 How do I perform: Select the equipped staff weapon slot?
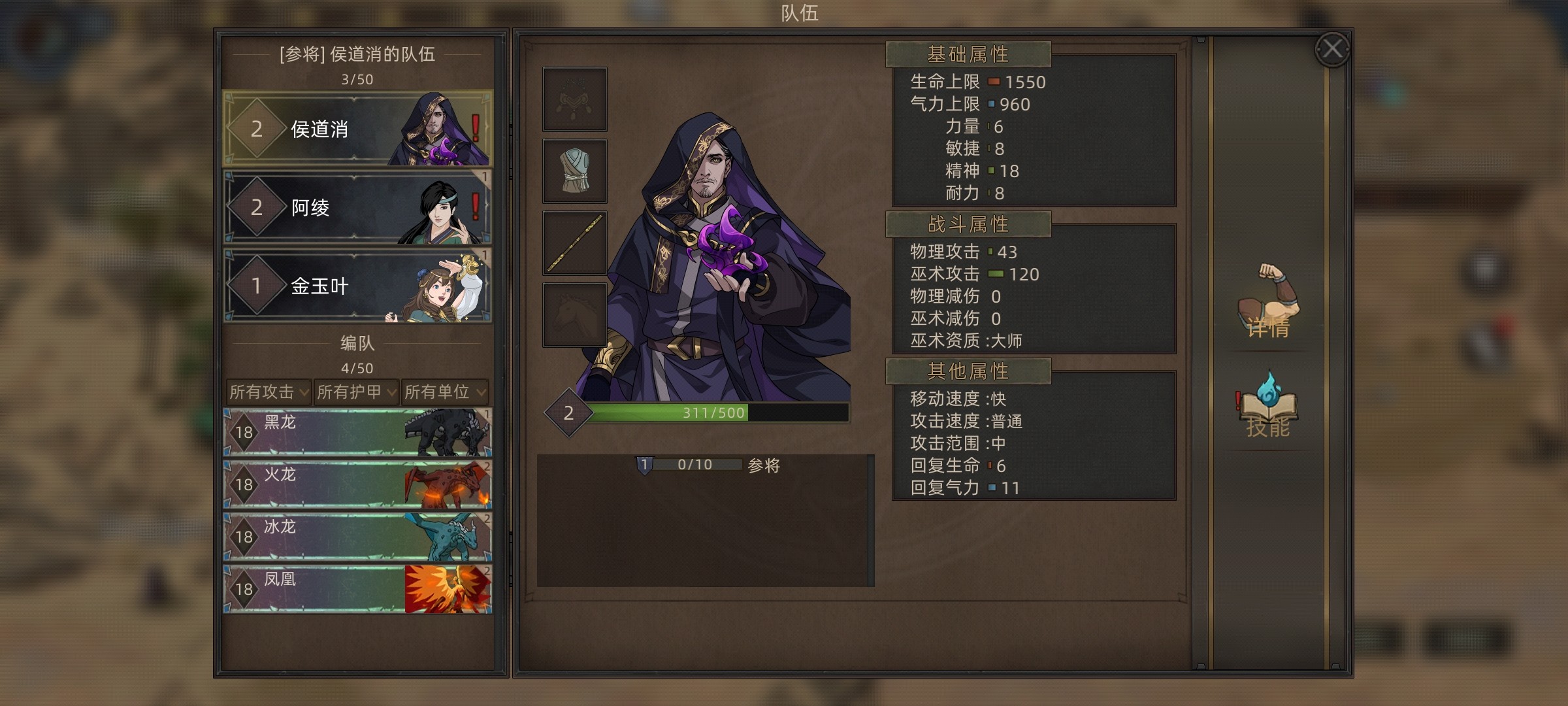[x=575, y=243]
